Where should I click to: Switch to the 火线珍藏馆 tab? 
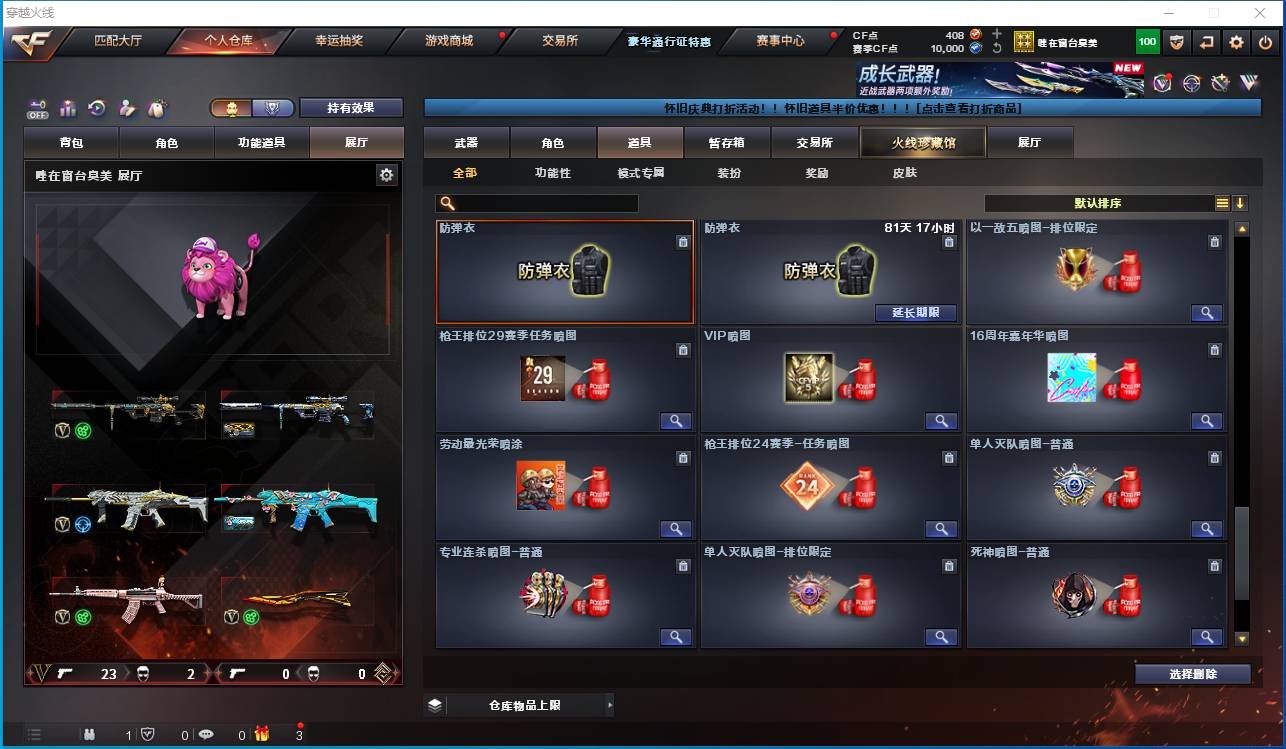point(921,142)
